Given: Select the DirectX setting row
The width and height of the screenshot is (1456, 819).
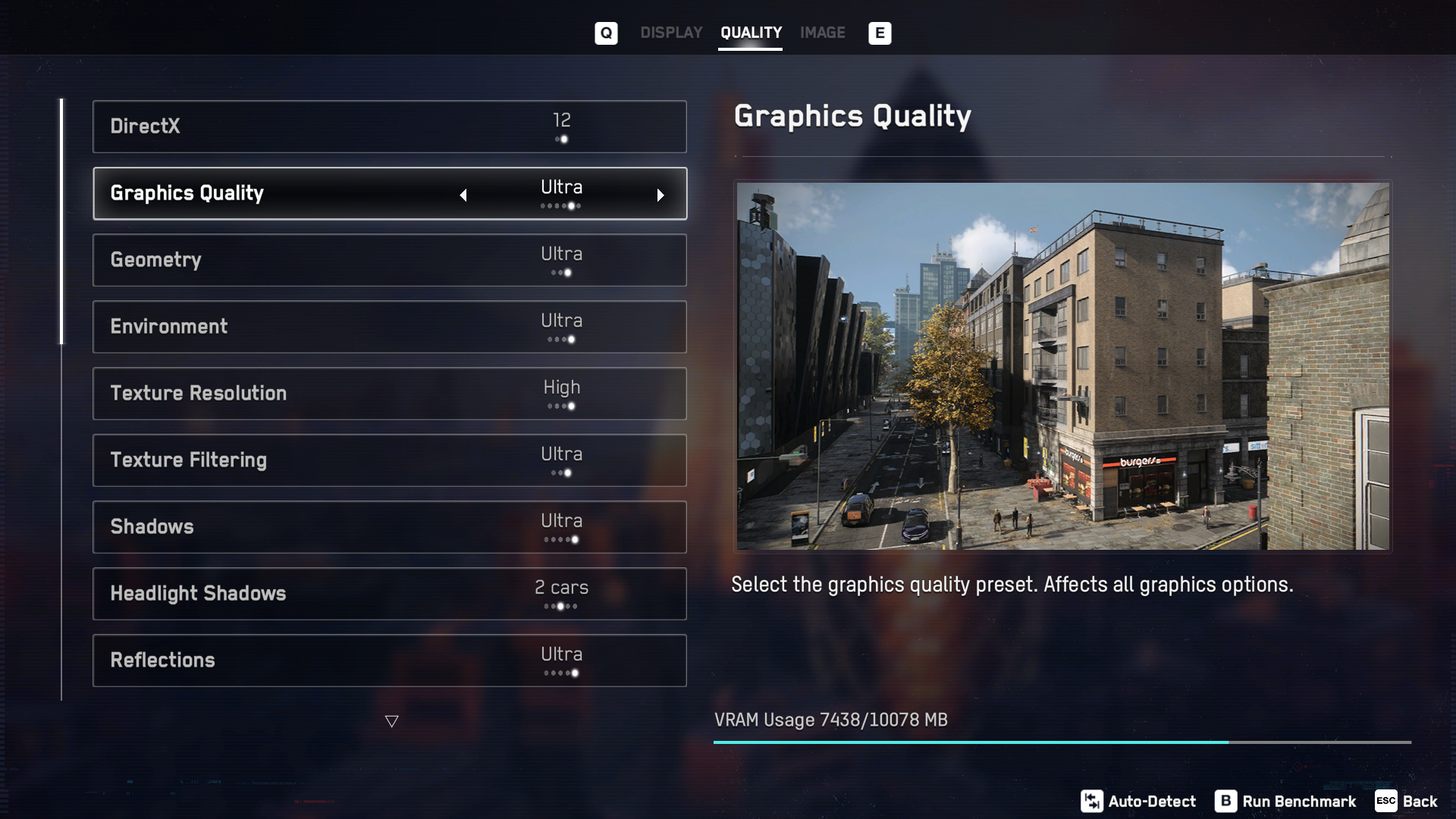Looking at the screenshot, I should (389, 127).
